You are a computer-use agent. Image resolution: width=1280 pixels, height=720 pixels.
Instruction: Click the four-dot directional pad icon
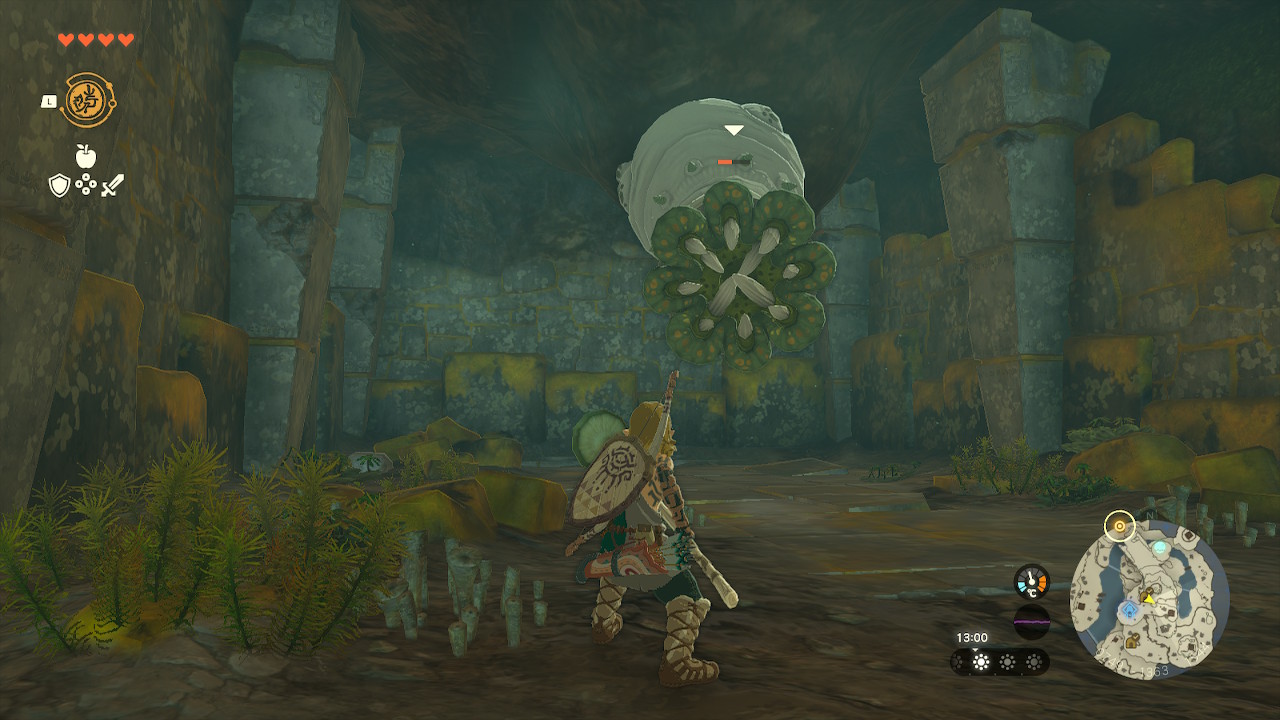(x=86, y=185)
